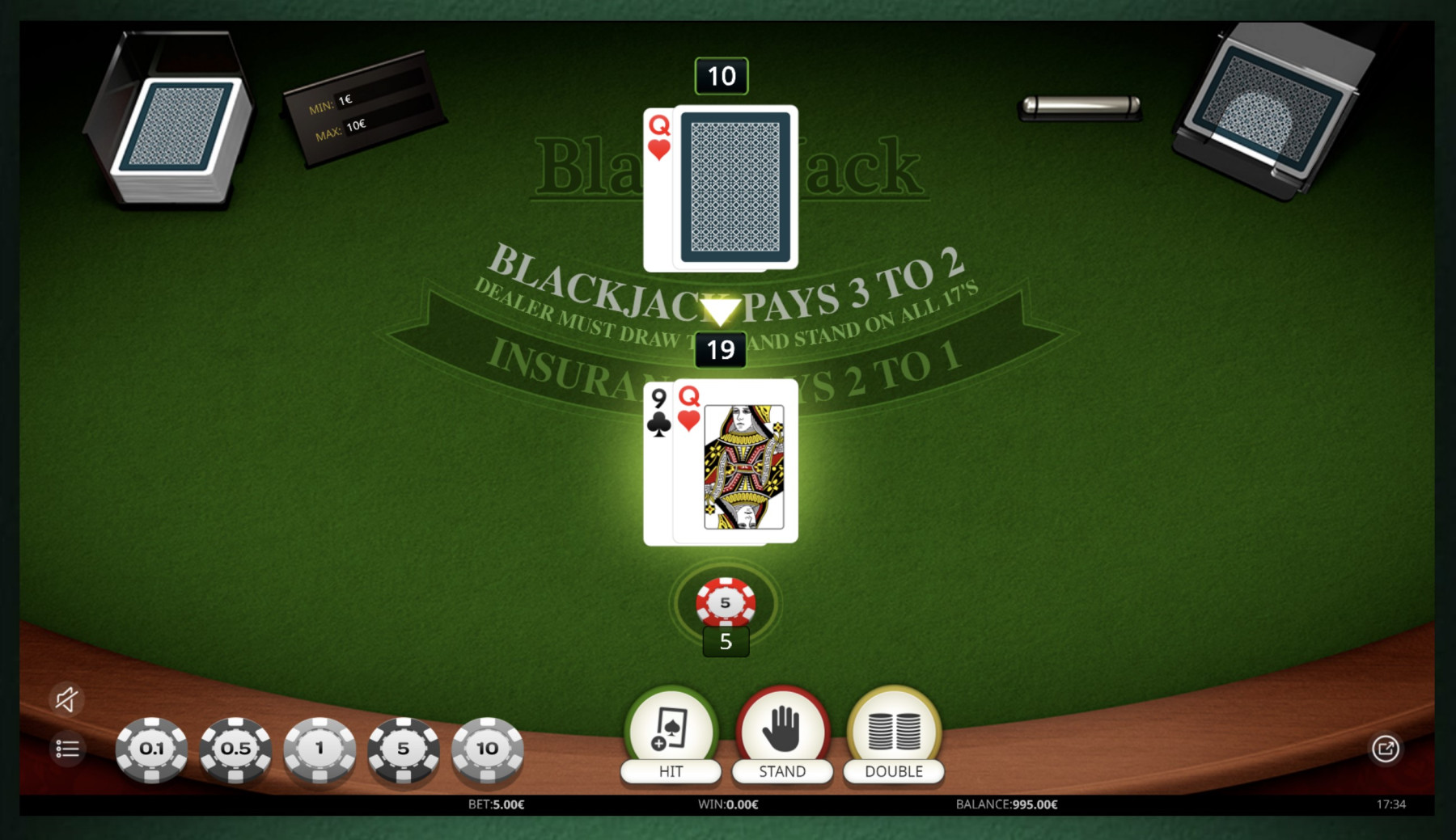Open the list menu icon

[67, 749]
